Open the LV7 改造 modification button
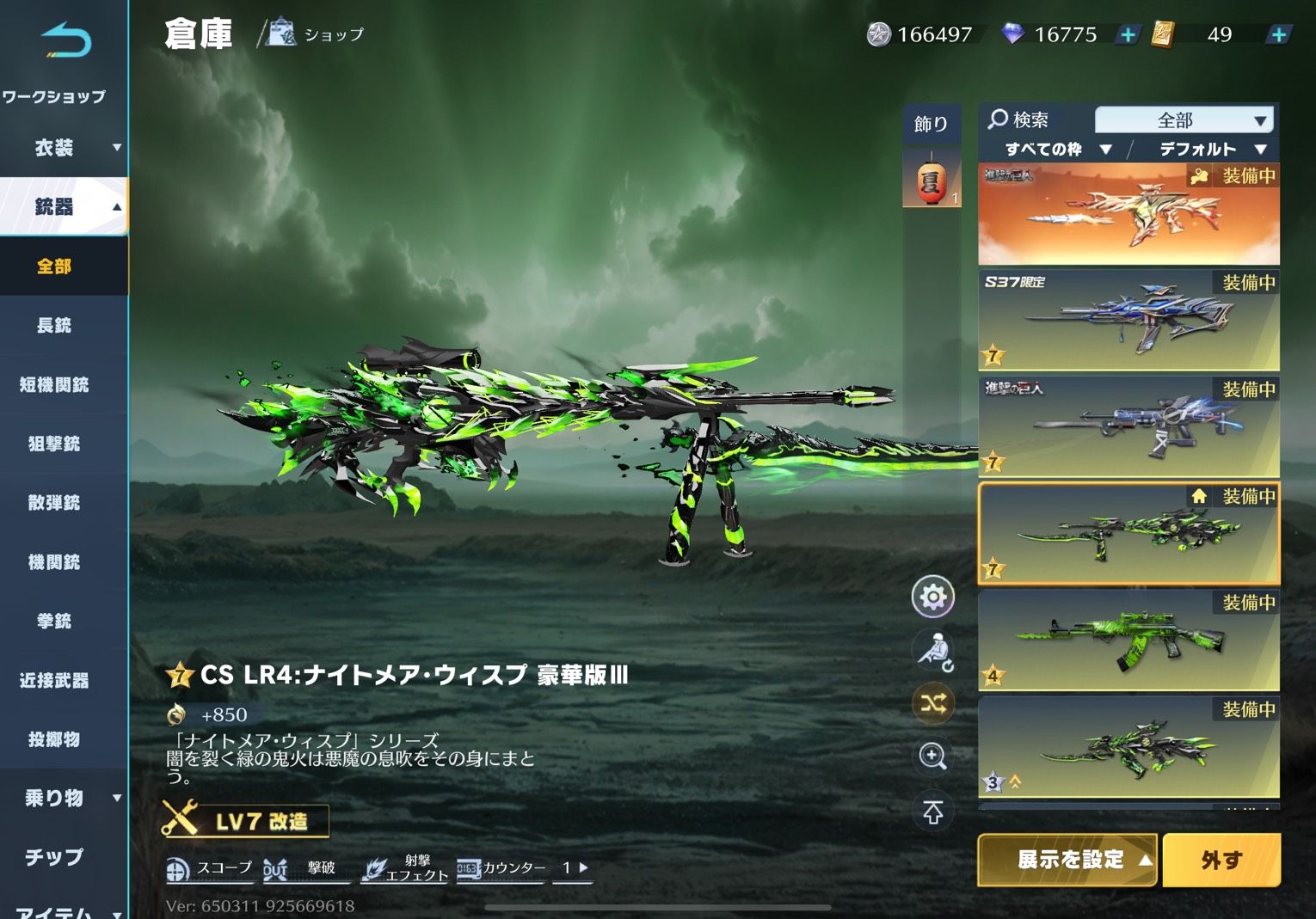Image resolution: width=1316 pixels, height=919 pixels. coord(246,821)
